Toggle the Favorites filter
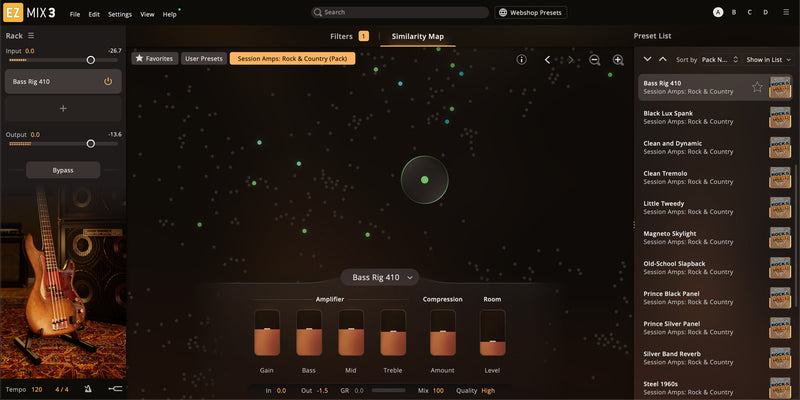Screen dimensions: 800x400 [x=154, y=58]
